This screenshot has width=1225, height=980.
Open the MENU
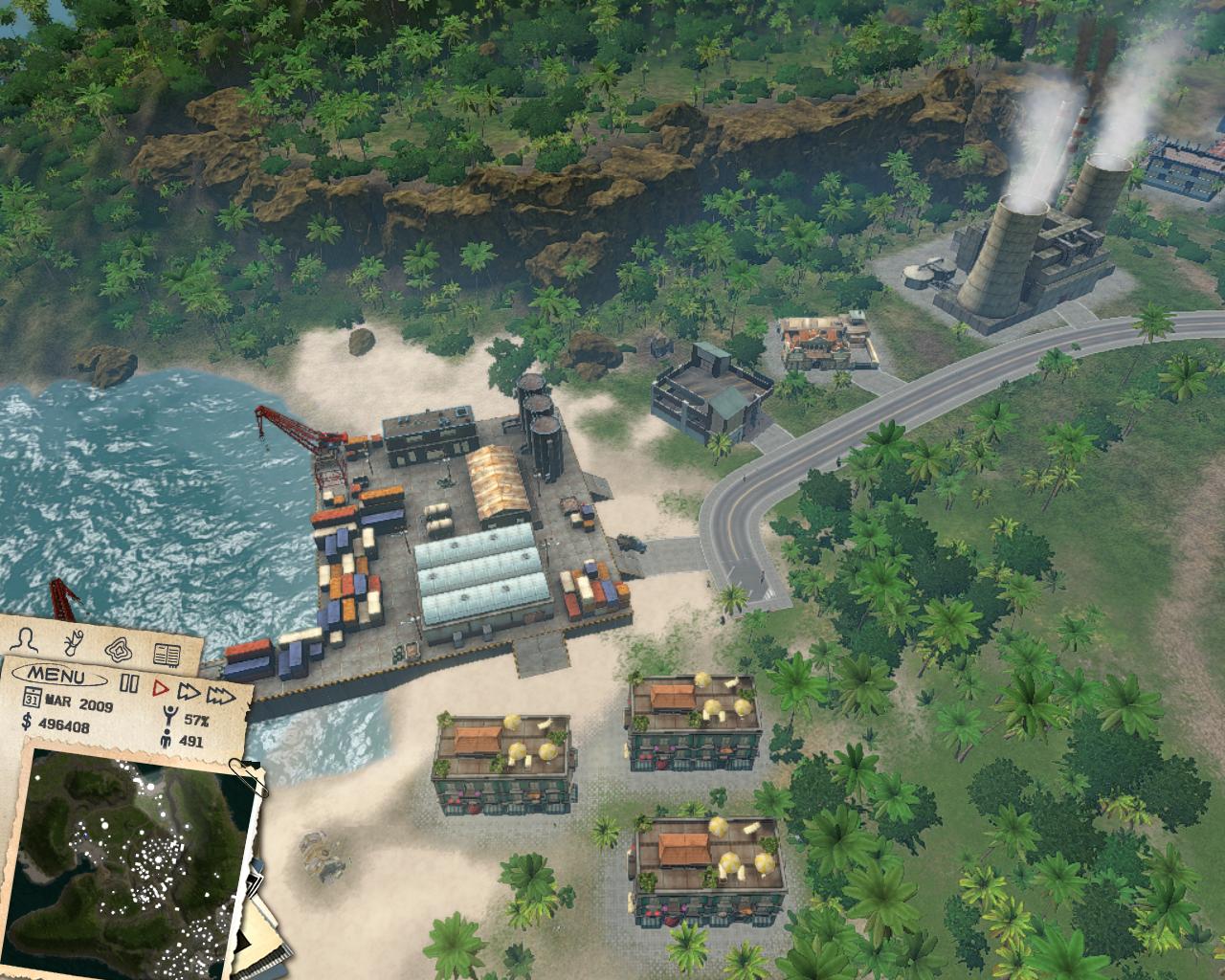point(58,675)
